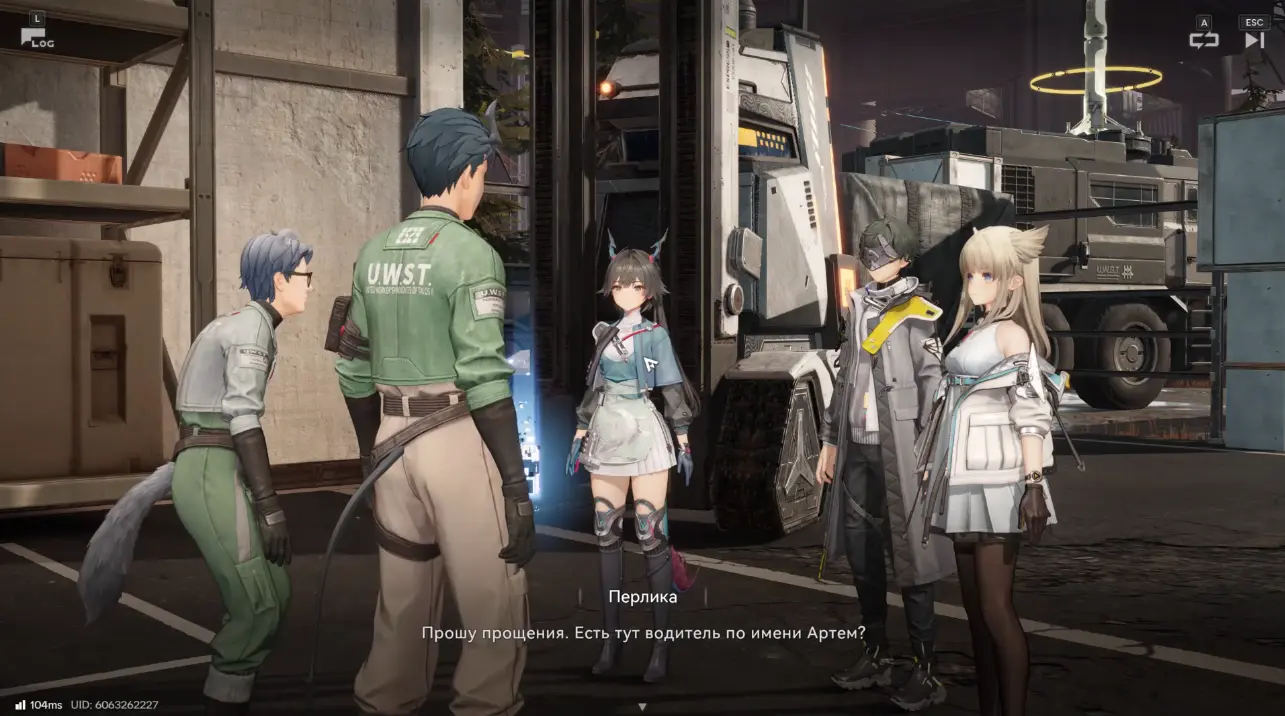Toggle dialogue auto-play
1285x716 pixels.
(x=1203, y=39)
